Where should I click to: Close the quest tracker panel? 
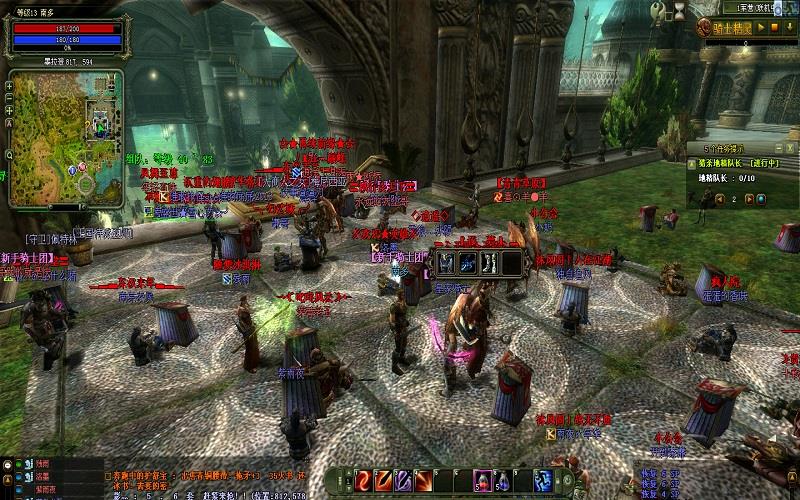click(x=791, y=148)
